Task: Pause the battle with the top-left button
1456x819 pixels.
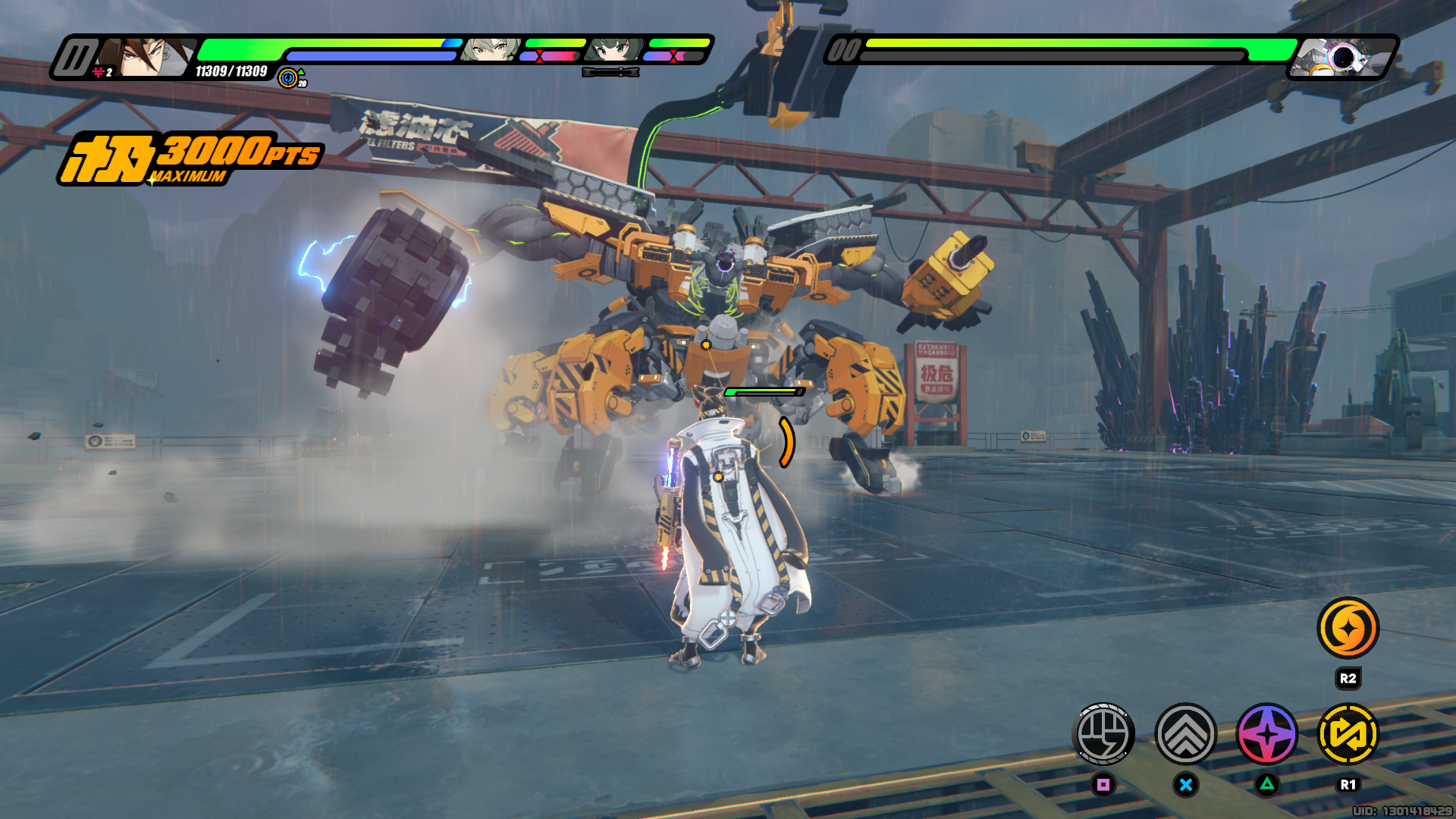Action: [75, 58]
